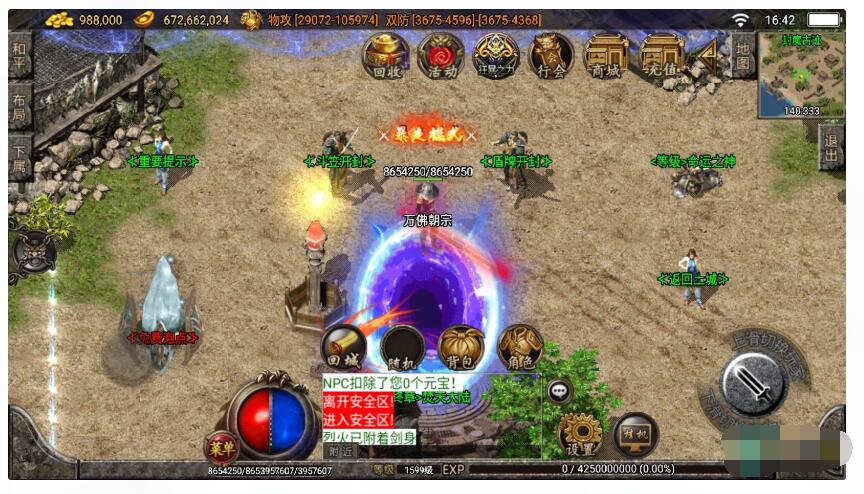Open the 角色 character sheet
864x494 pixels.
pos(520,347)
